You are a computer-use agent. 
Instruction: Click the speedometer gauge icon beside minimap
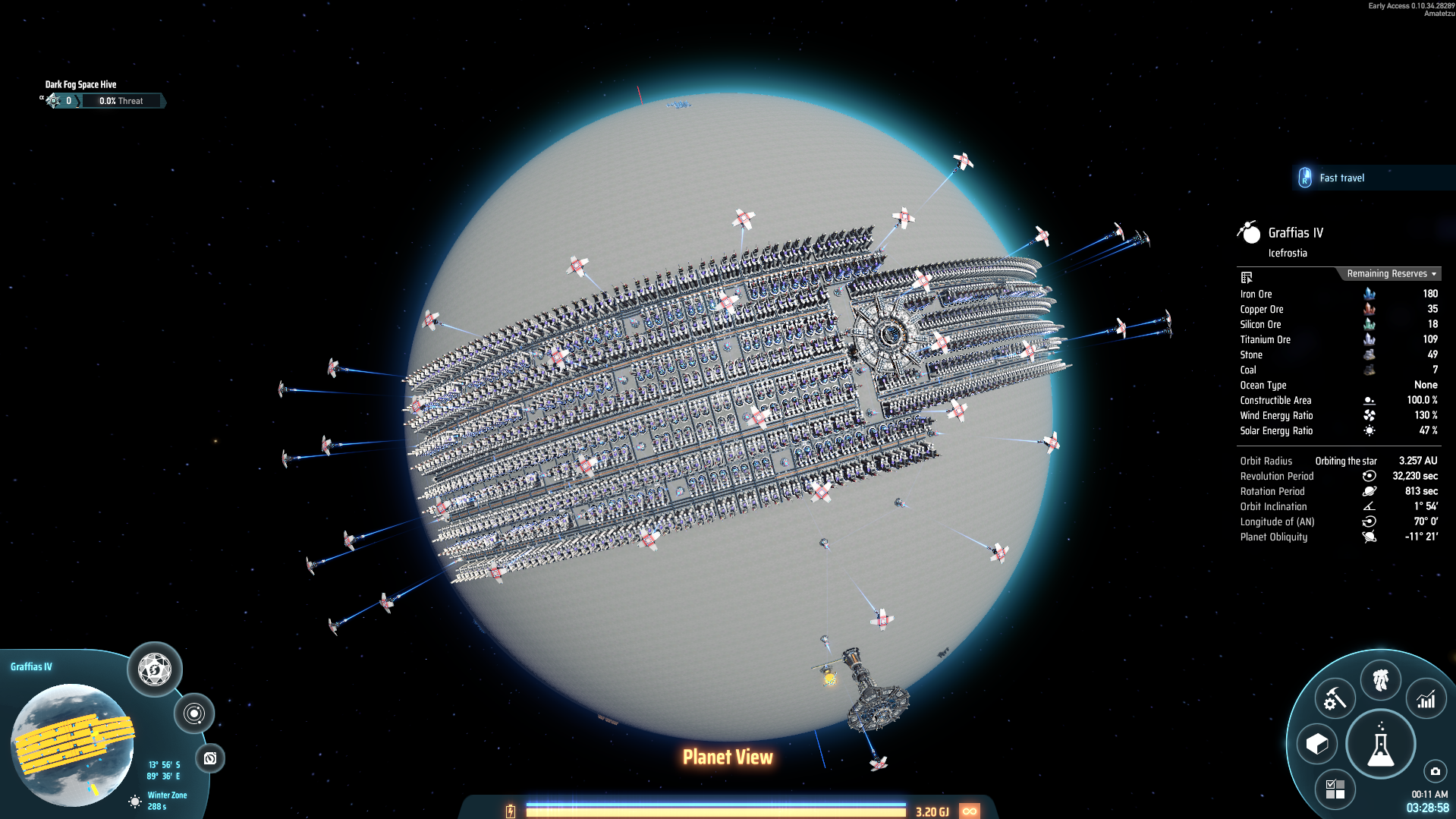pyautogui.click(x=210, y=758)
